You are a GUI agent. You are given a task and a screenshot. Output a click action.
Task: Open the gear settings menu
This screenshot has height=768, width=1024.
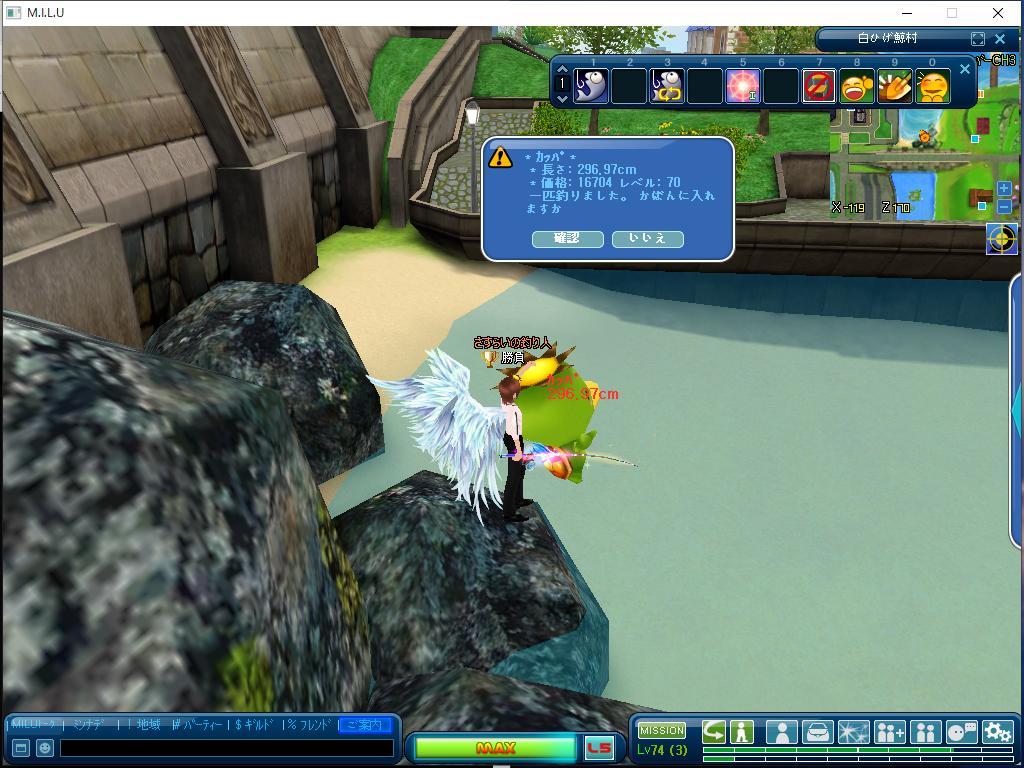(x=997, y=732)
